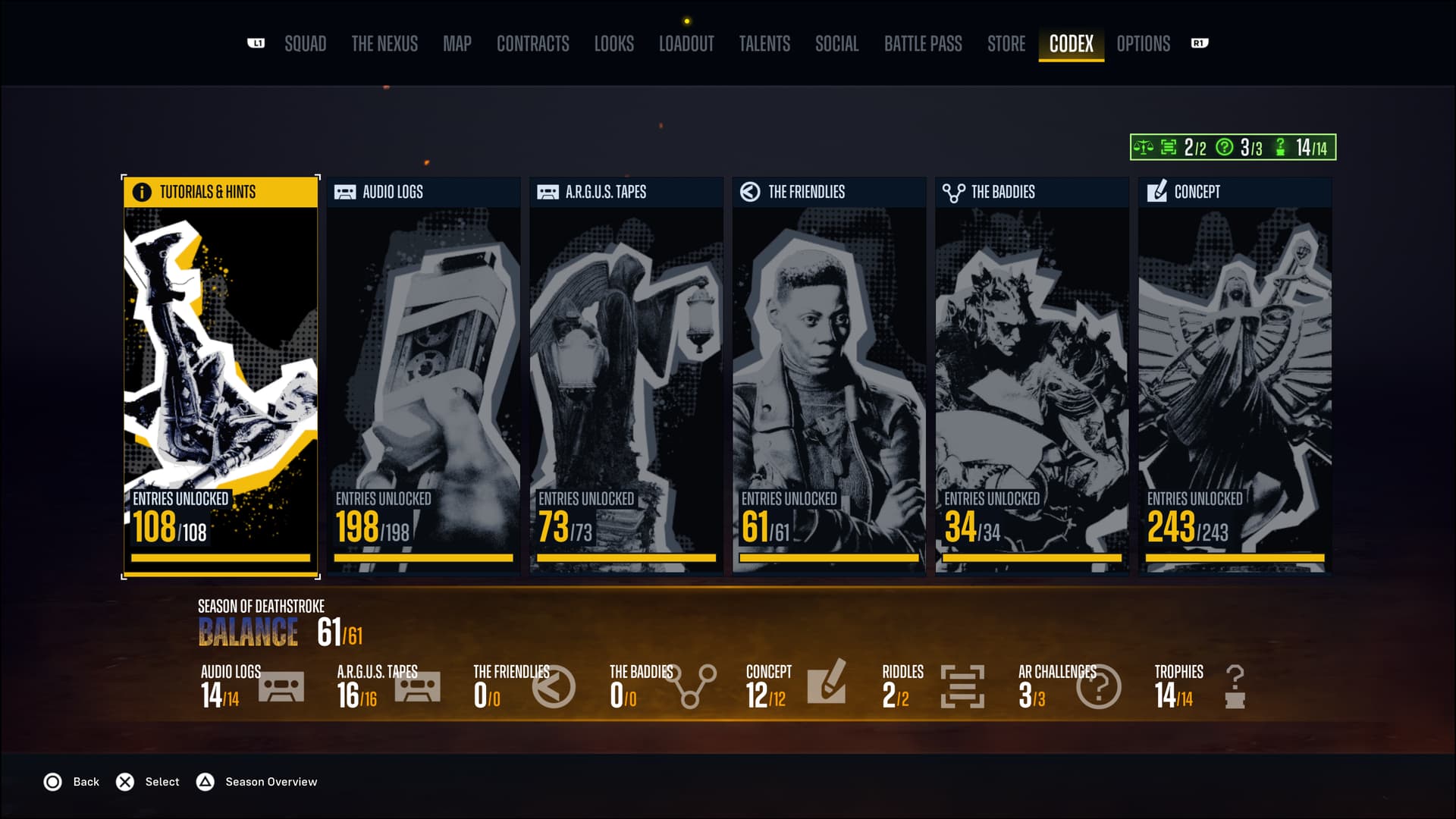This screenshot has height=819, width=1456.
Task: Switch to the Looks tab
Action: click(613, 44)
